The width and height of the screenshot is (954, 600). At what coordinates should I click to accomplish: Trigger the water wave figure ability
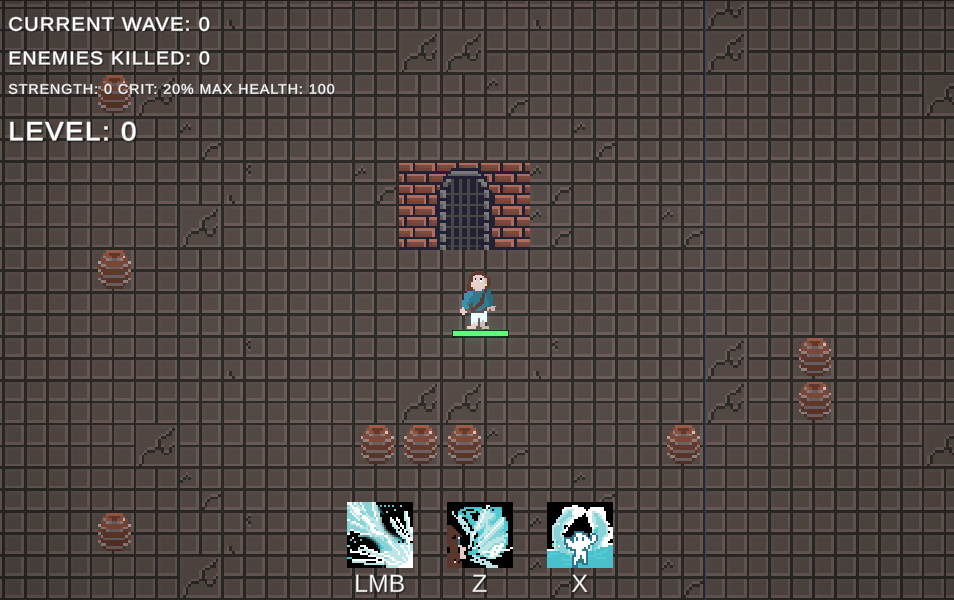(580, 535)
